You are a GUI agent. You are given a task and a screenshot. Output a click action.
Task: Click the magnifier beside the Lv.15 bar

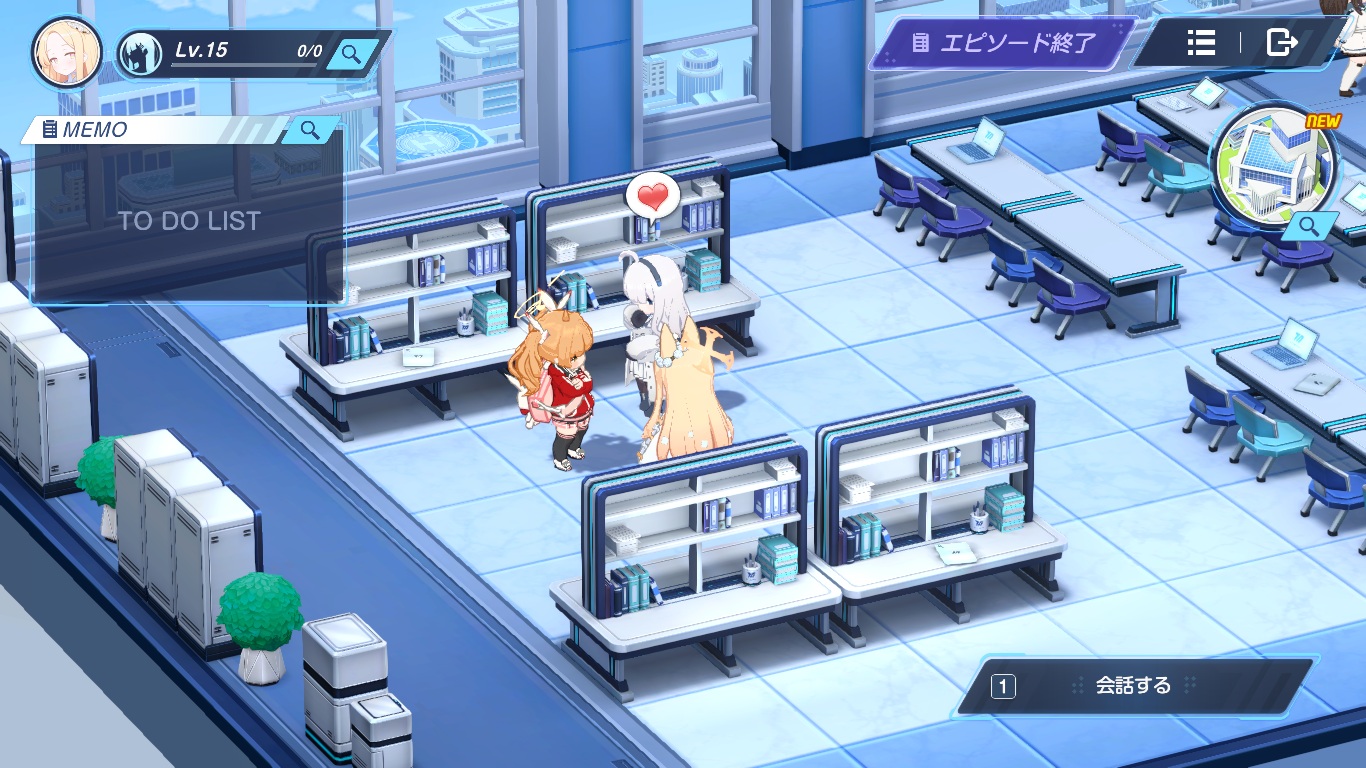click(351, 53)
